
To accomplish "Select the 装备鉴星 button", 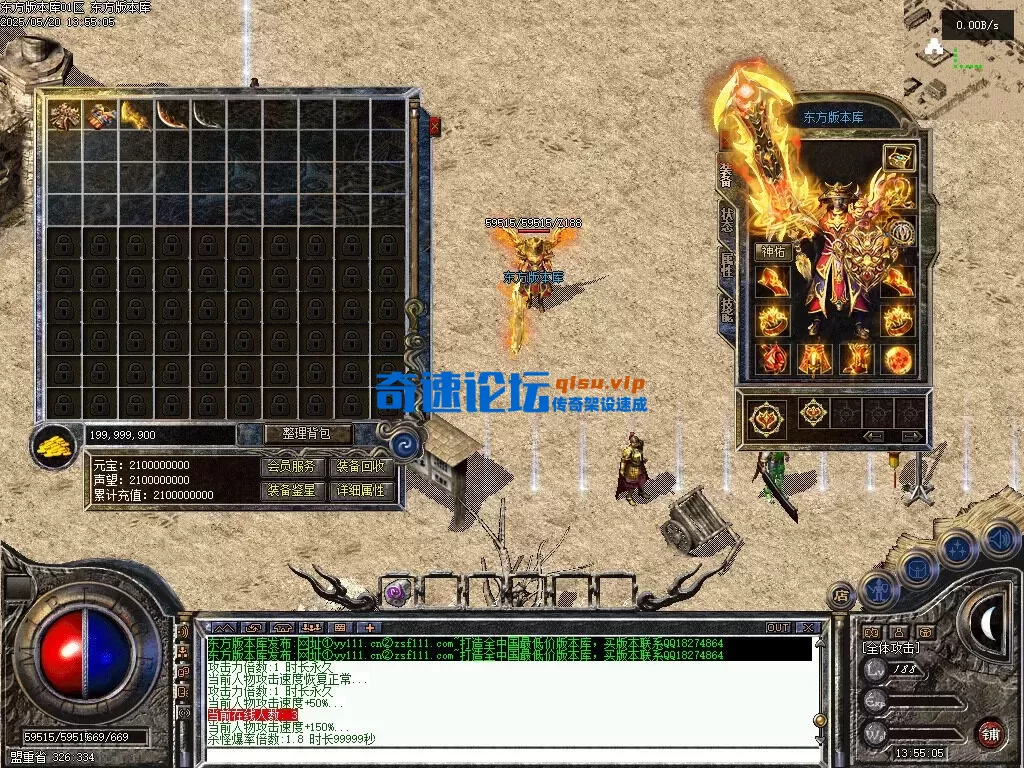I will click(293, 490).
